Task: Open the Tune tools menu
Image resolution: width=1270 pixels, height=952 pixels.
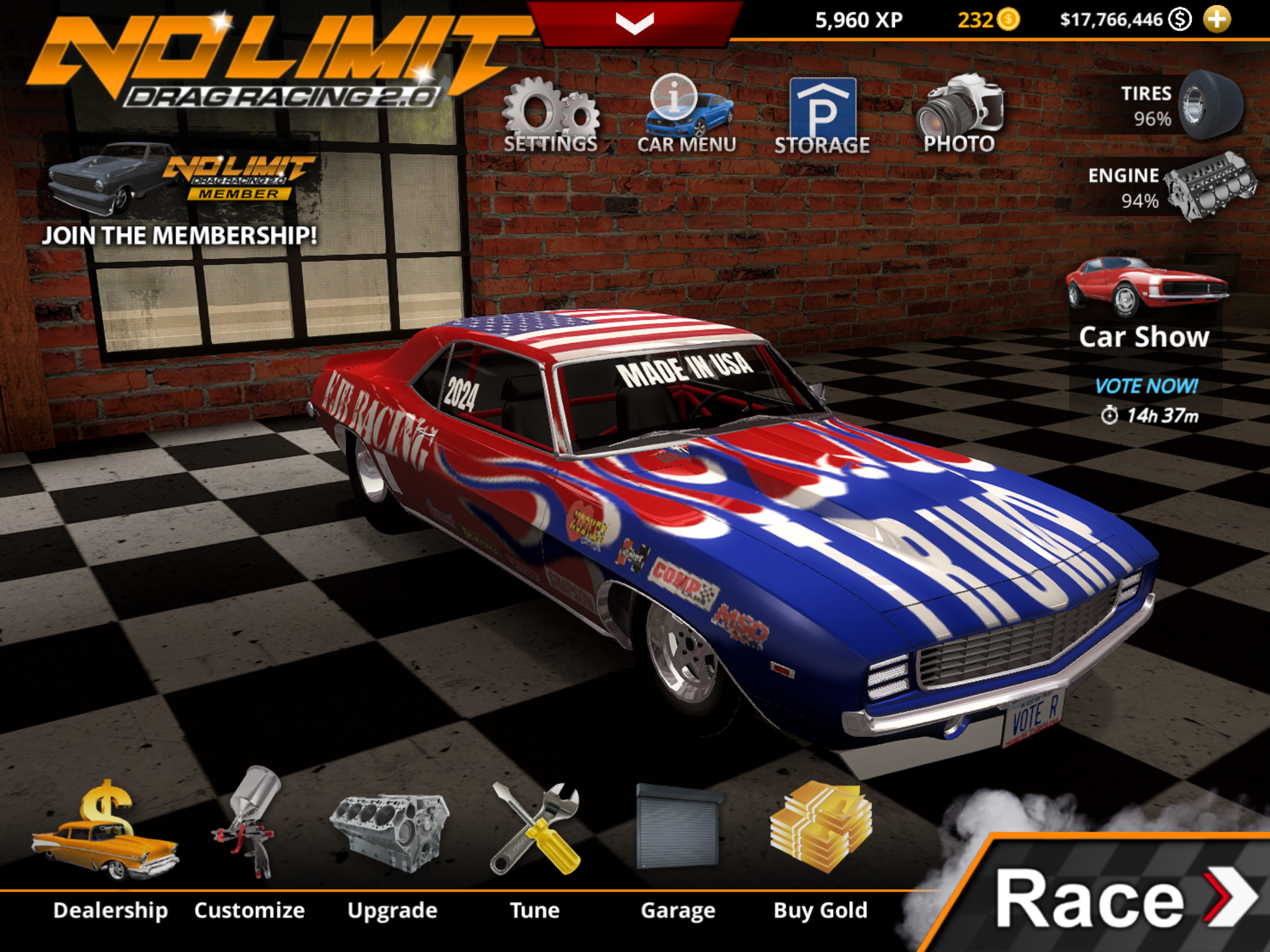Action: coord(534,840)
